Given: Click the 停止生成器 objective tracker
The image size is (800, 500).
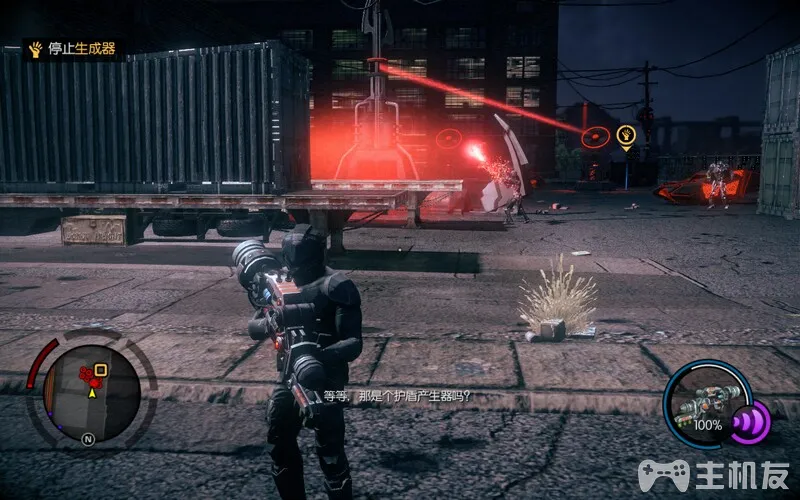Looking at the screenshot, I should (72, 49).
